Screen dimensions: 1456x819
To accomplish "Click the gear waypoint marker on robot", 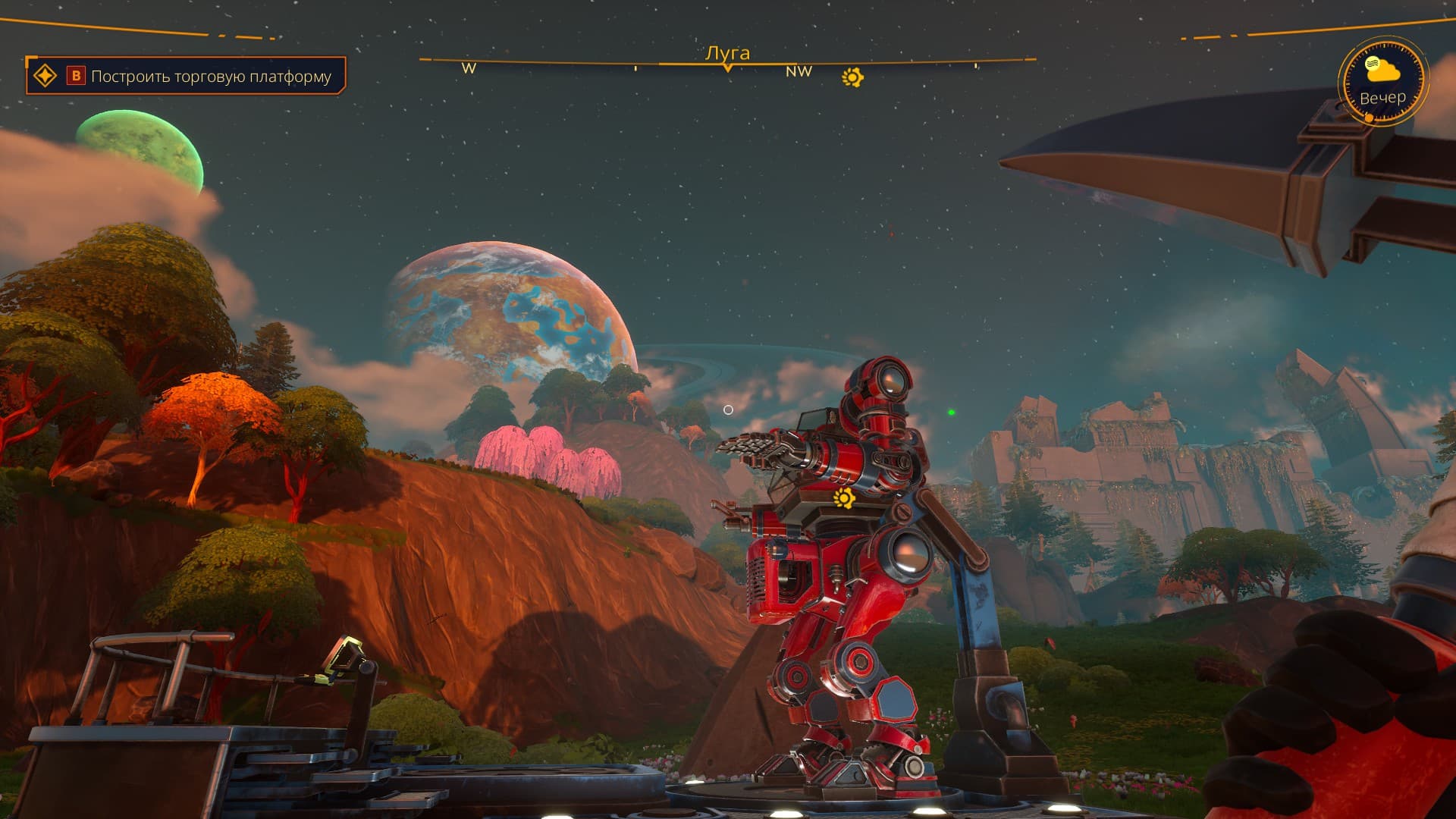I will click(843, 498).
